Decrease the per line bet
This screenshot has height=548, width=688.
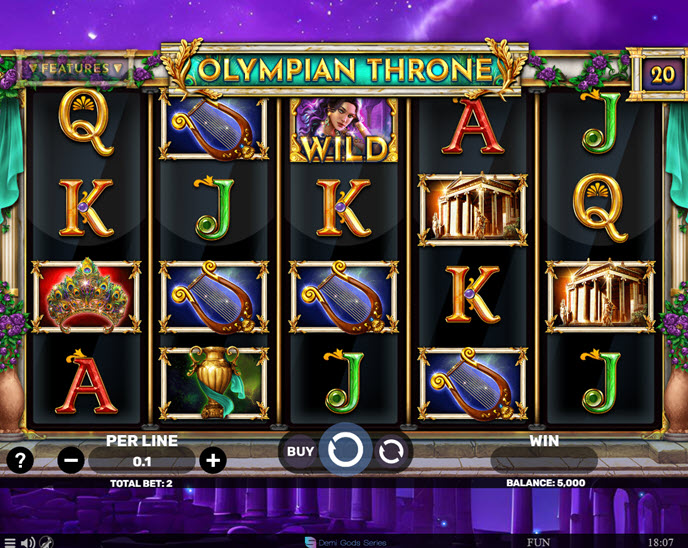click(70, 460)
